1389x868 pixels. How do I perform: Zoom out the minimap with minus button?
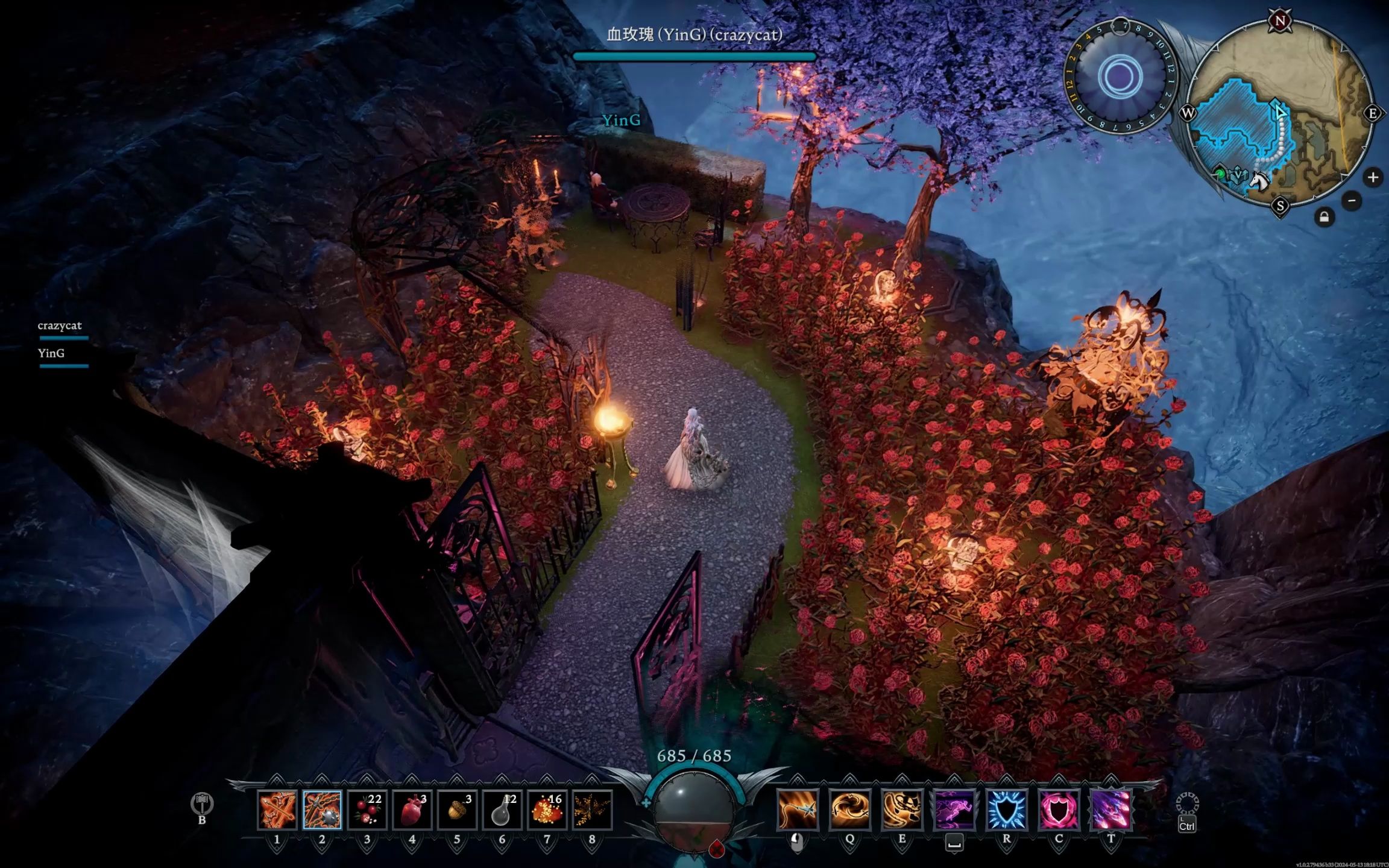click(x=1352, y=201)
